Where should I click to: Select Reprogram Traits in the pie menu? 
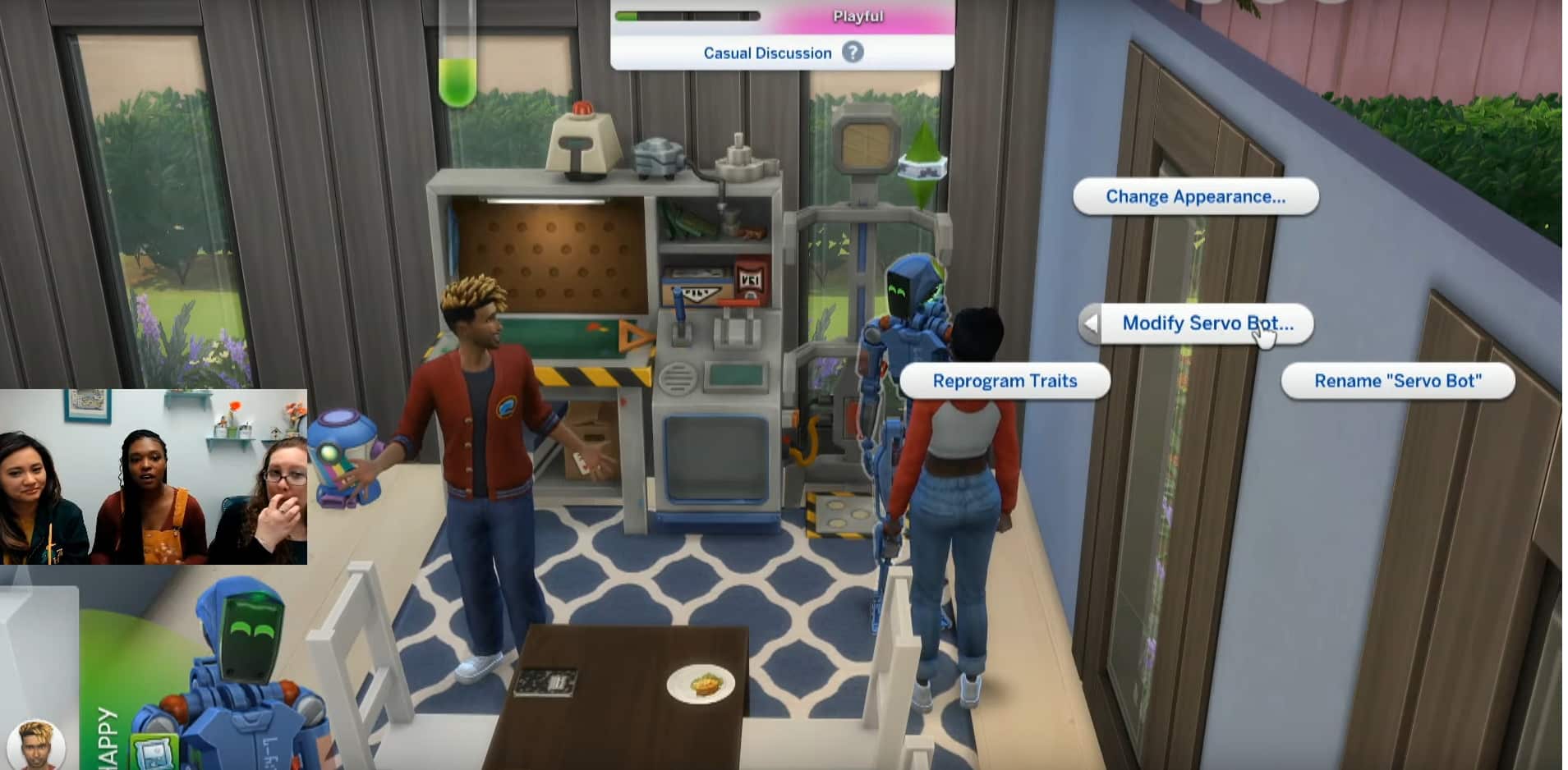tap(1005, 382)
